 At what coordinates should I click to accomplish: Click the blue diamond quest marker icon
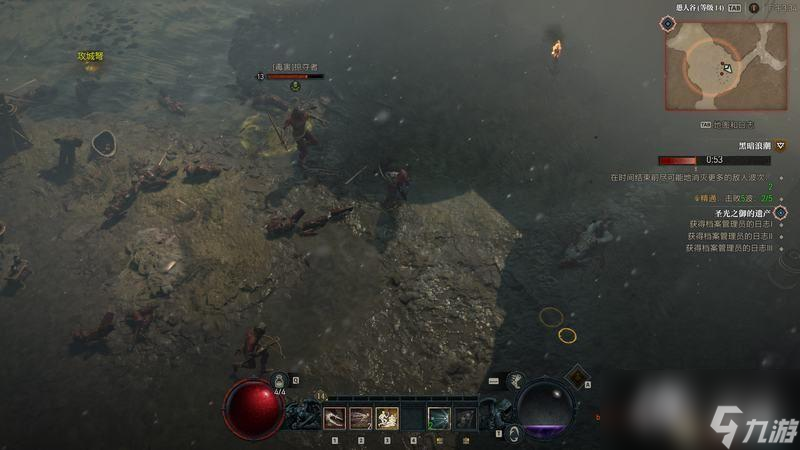tap(780, 213)
